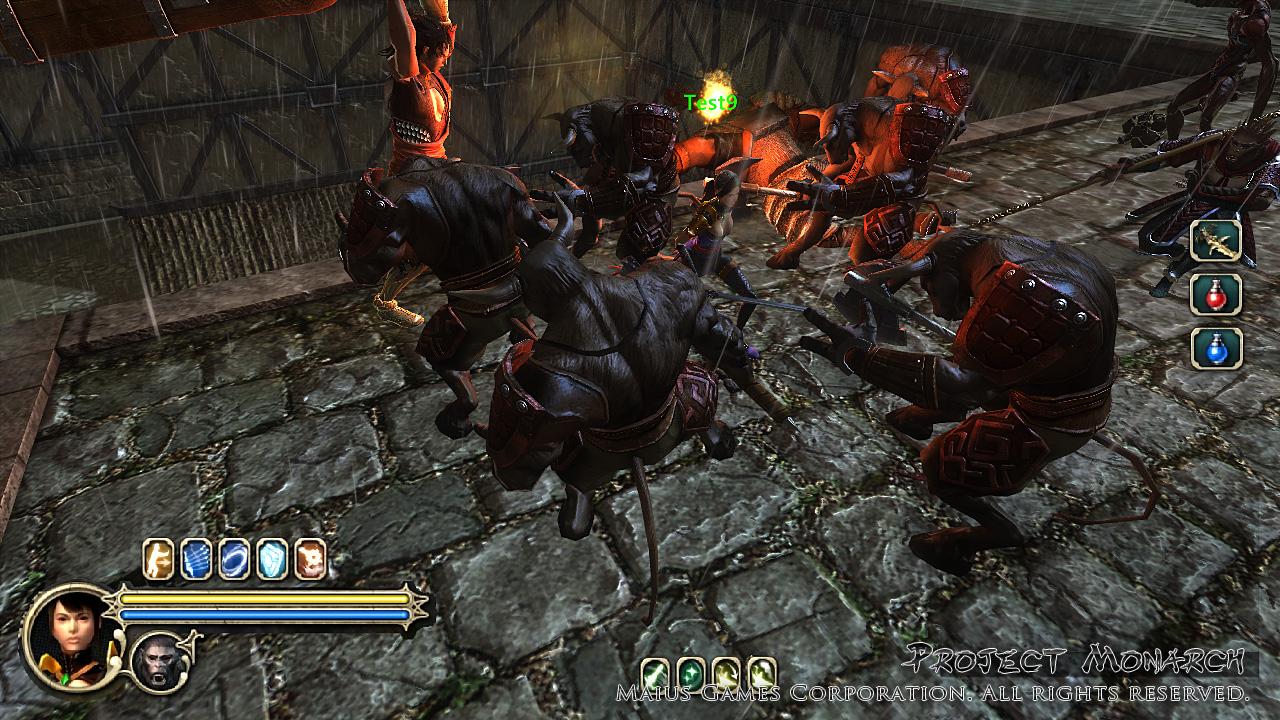Activate the cyan crystal shield skill
Image resolution: width=1280 pixels, height=720 pixels.
[272, 559]
